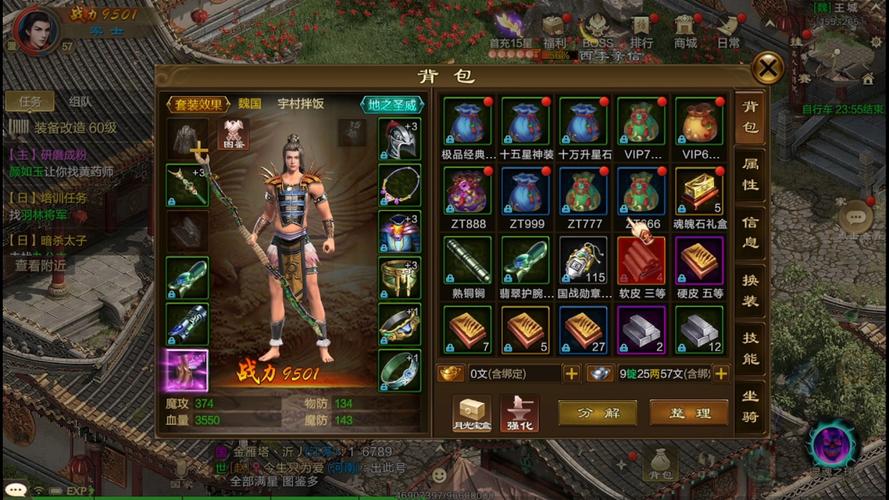Tap the 地之圣威 button
Viewport: 889px width, 500px height.
[x=389, y=103]
